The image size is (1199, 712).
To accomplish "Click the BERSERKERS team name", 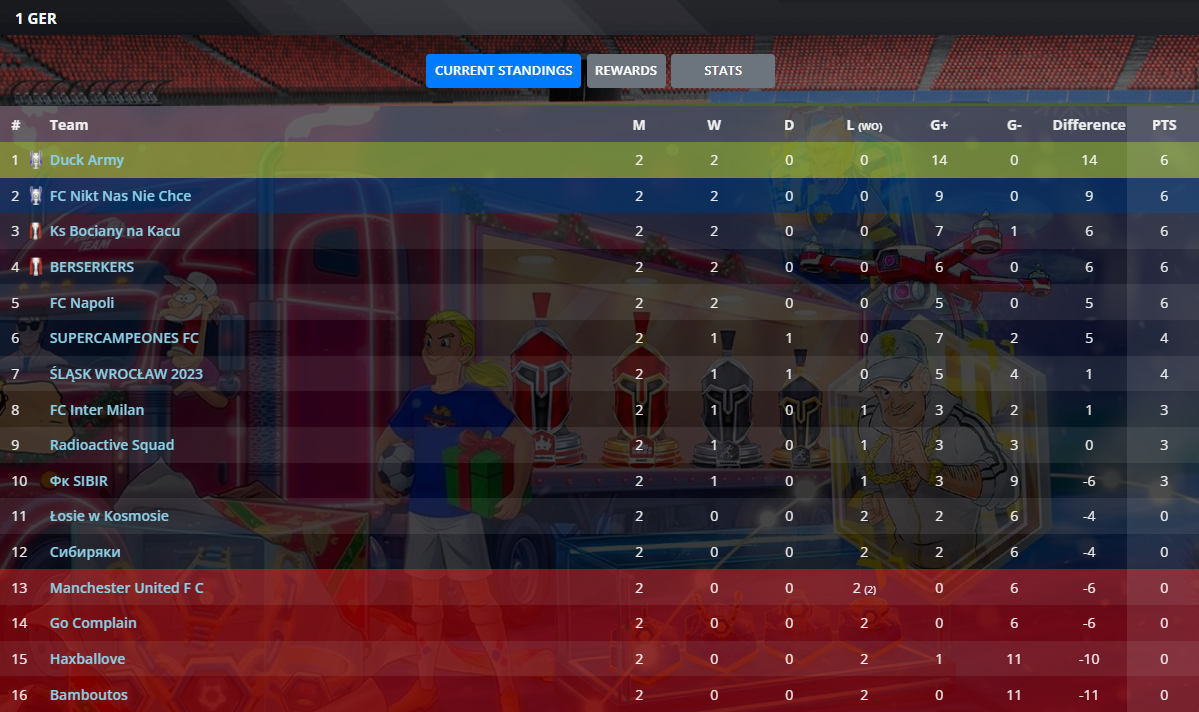I will pos(91,267).
